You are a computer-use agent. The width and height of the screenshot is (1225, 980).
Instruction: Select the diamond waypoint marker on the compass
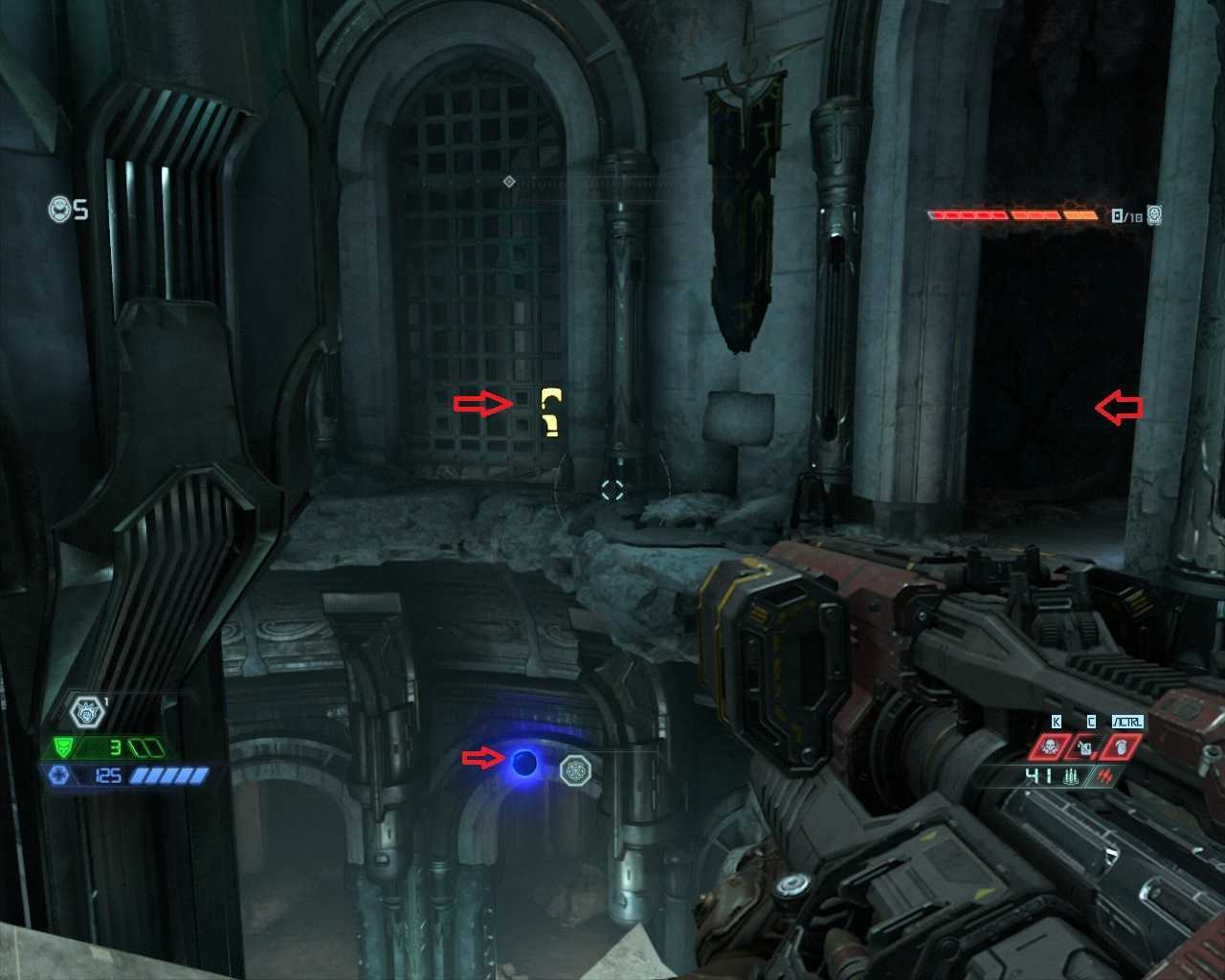click(509, 181)
